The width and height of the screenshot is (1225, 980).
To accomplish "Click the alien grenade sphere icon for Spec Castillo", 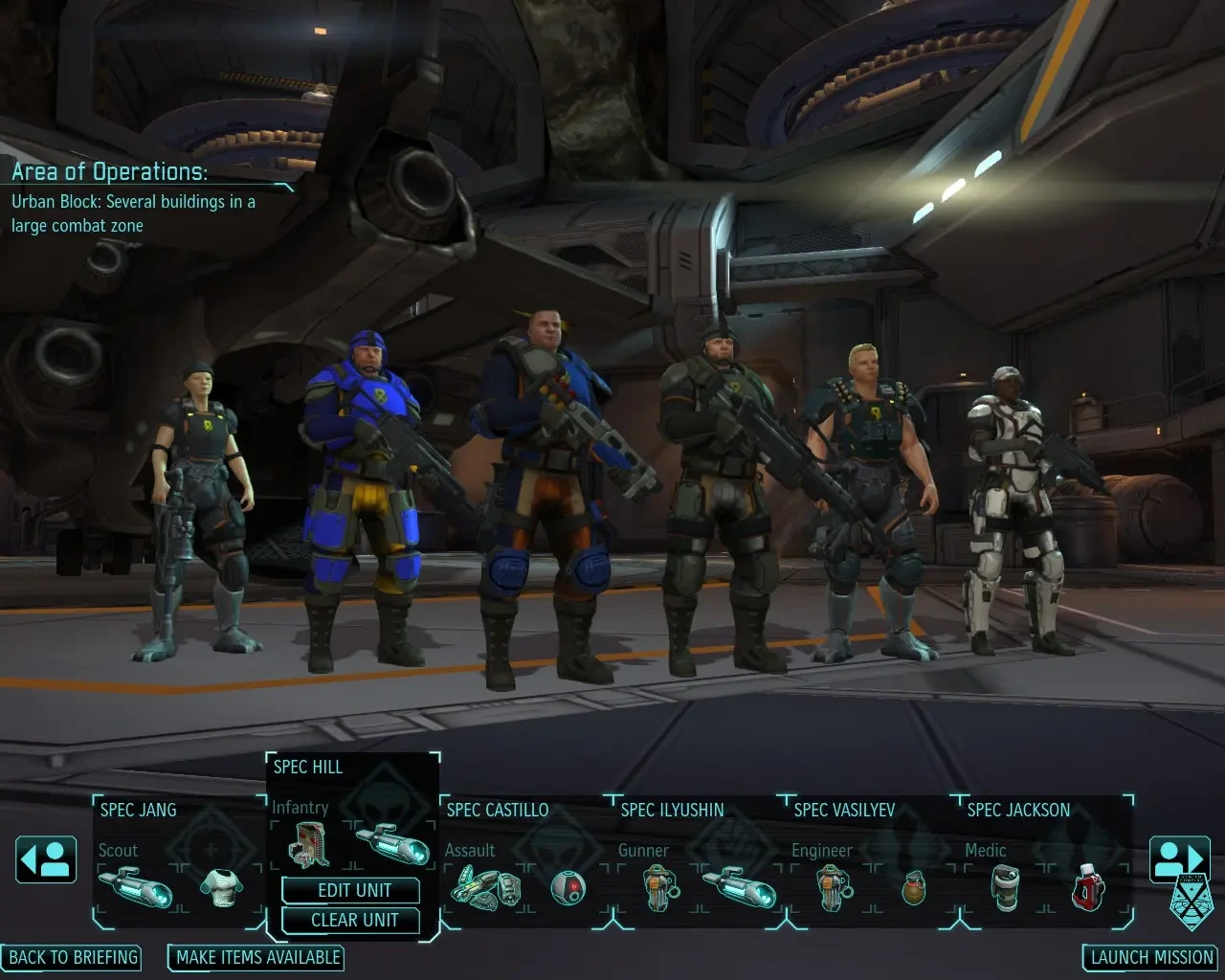I will pyautogui.click(x=570, y=890).
